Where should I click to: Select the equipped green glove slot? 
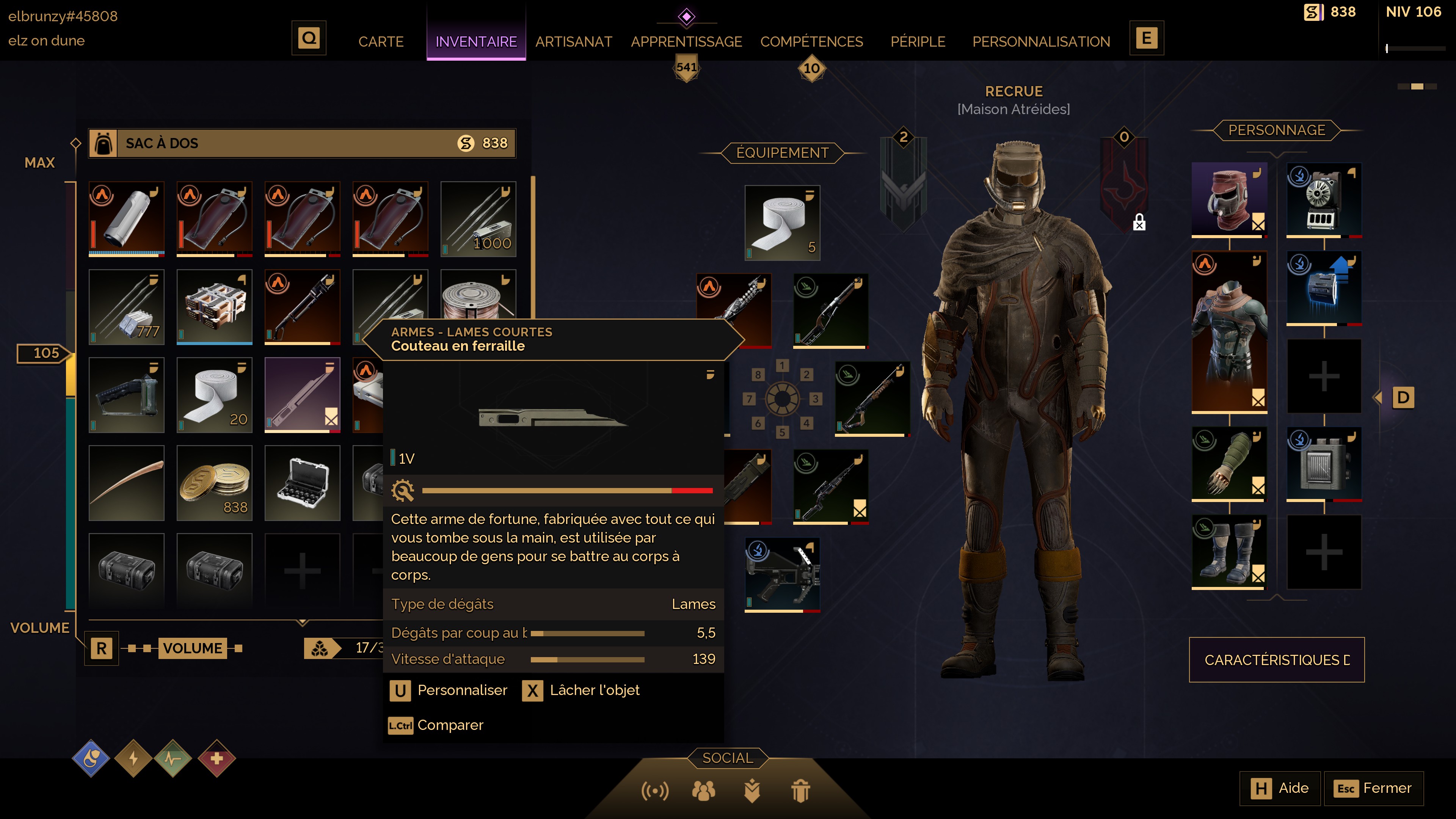coord(1229,463)
